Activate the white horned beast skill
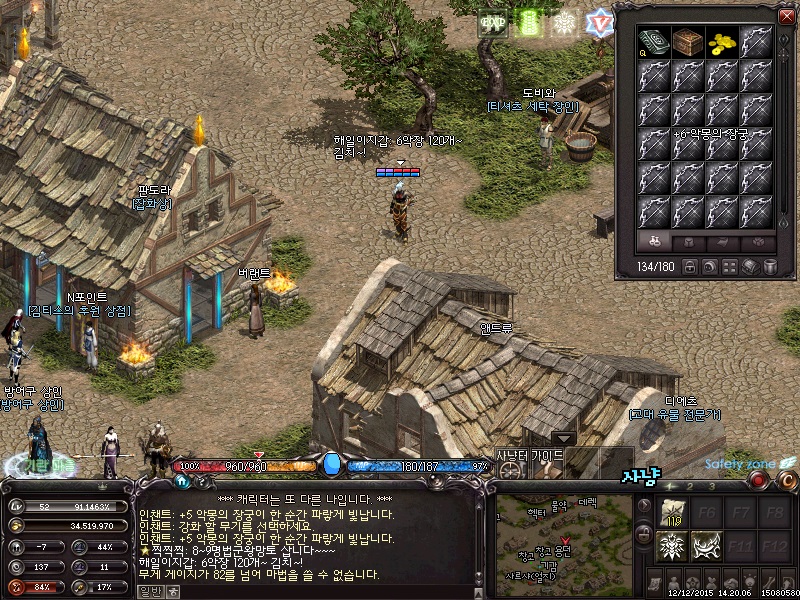Viewport: 800px width, 600px height. (x=706, y=547)
